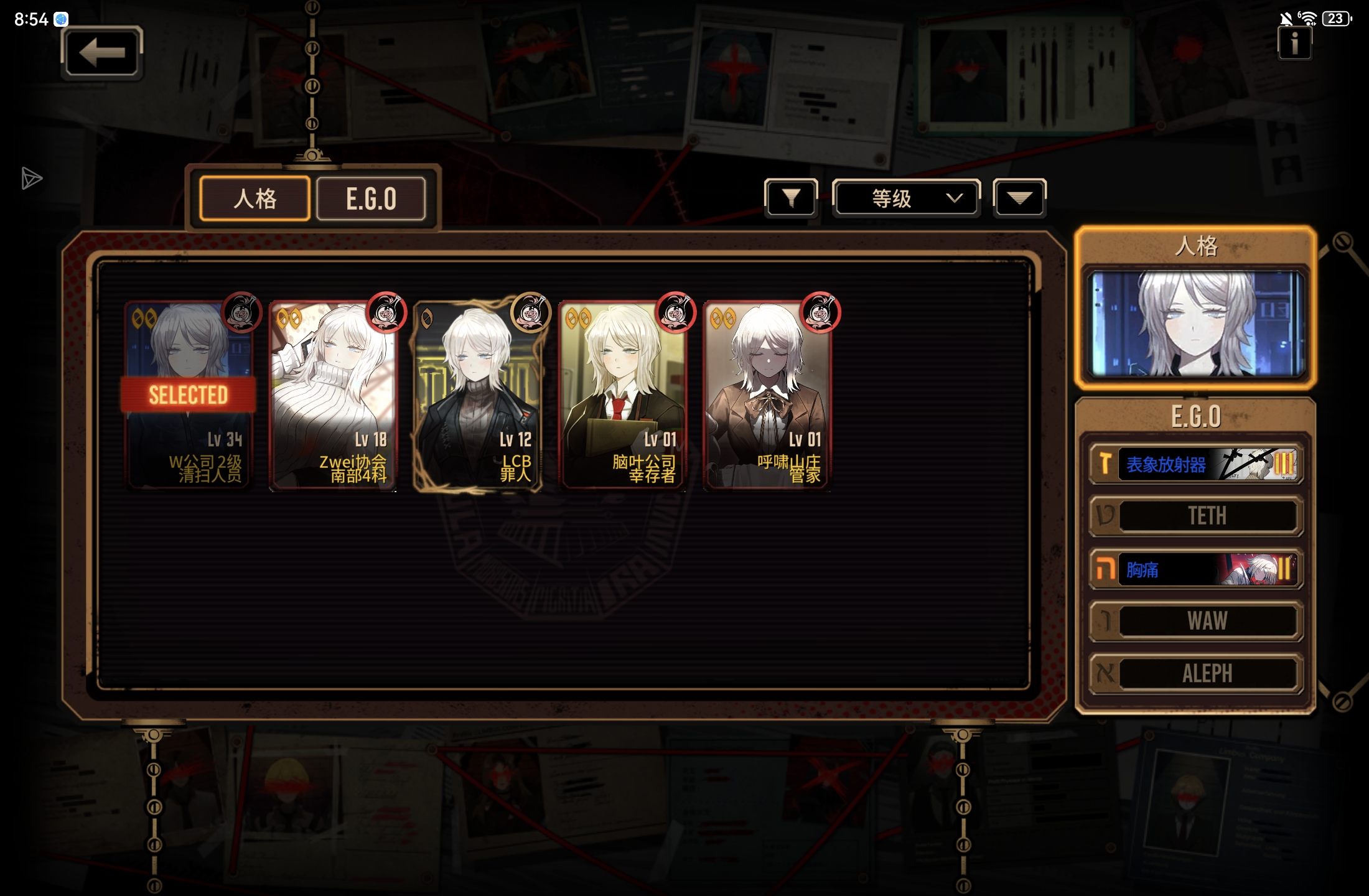Viewport: 1369px width, 896px height.
Task: Open the selected 人格 portrait panel
Action: point(1195,324)
